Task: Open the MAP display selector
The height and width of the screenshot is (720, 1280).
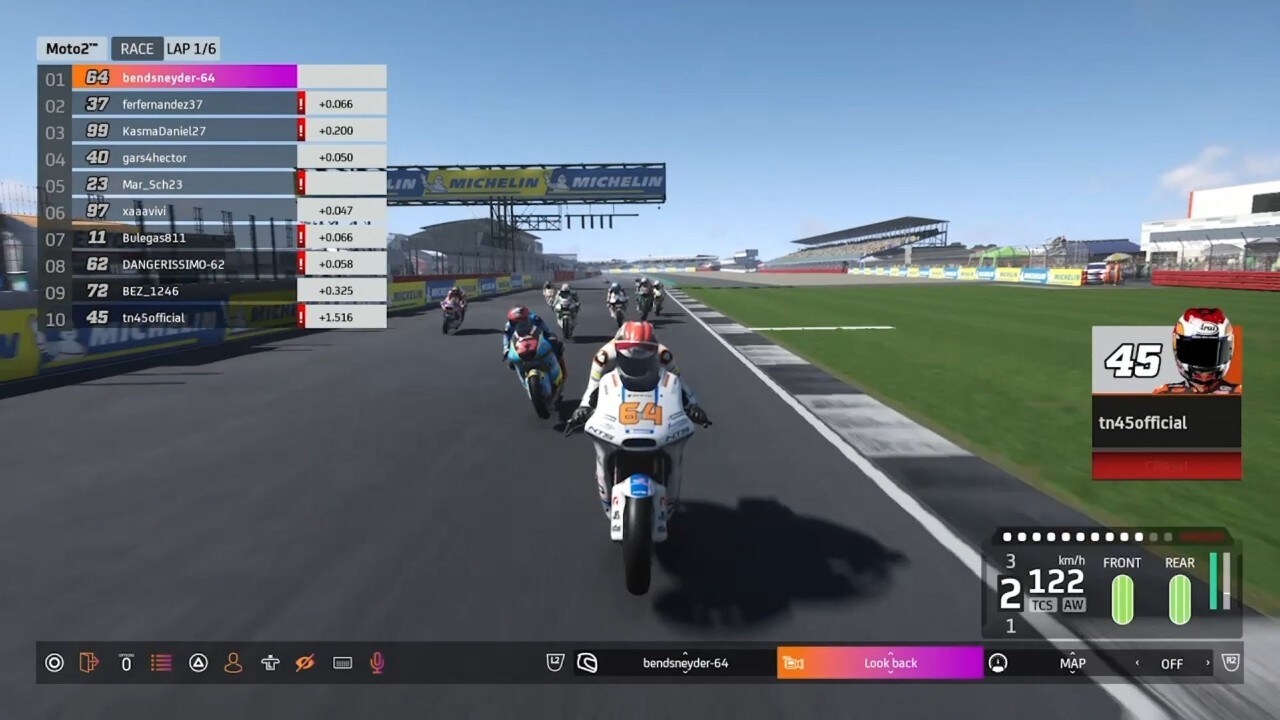Action: (x=1072, y=663)
